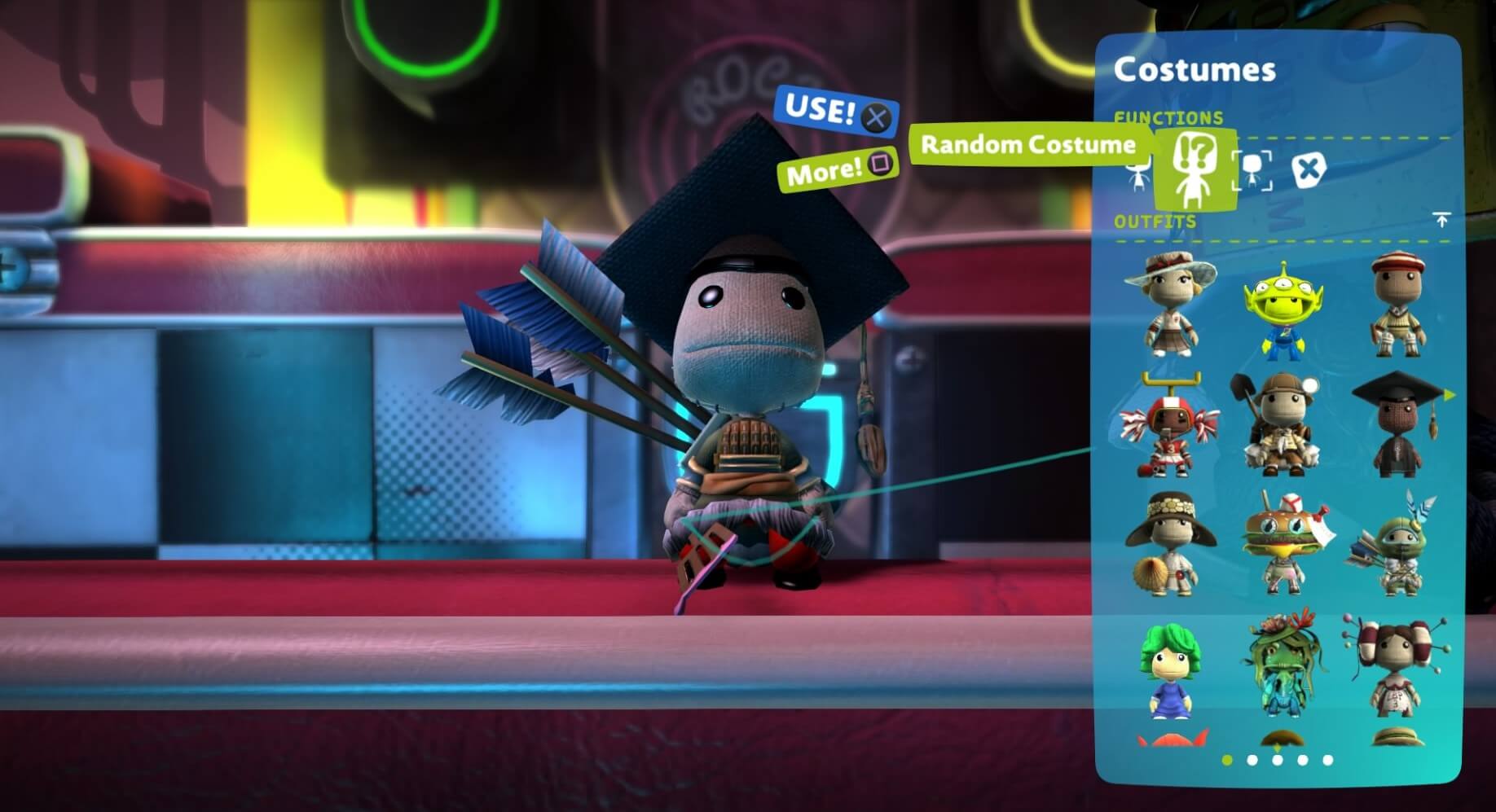
Task: Click the X clear costume icon
Action: pos(1309,169)
